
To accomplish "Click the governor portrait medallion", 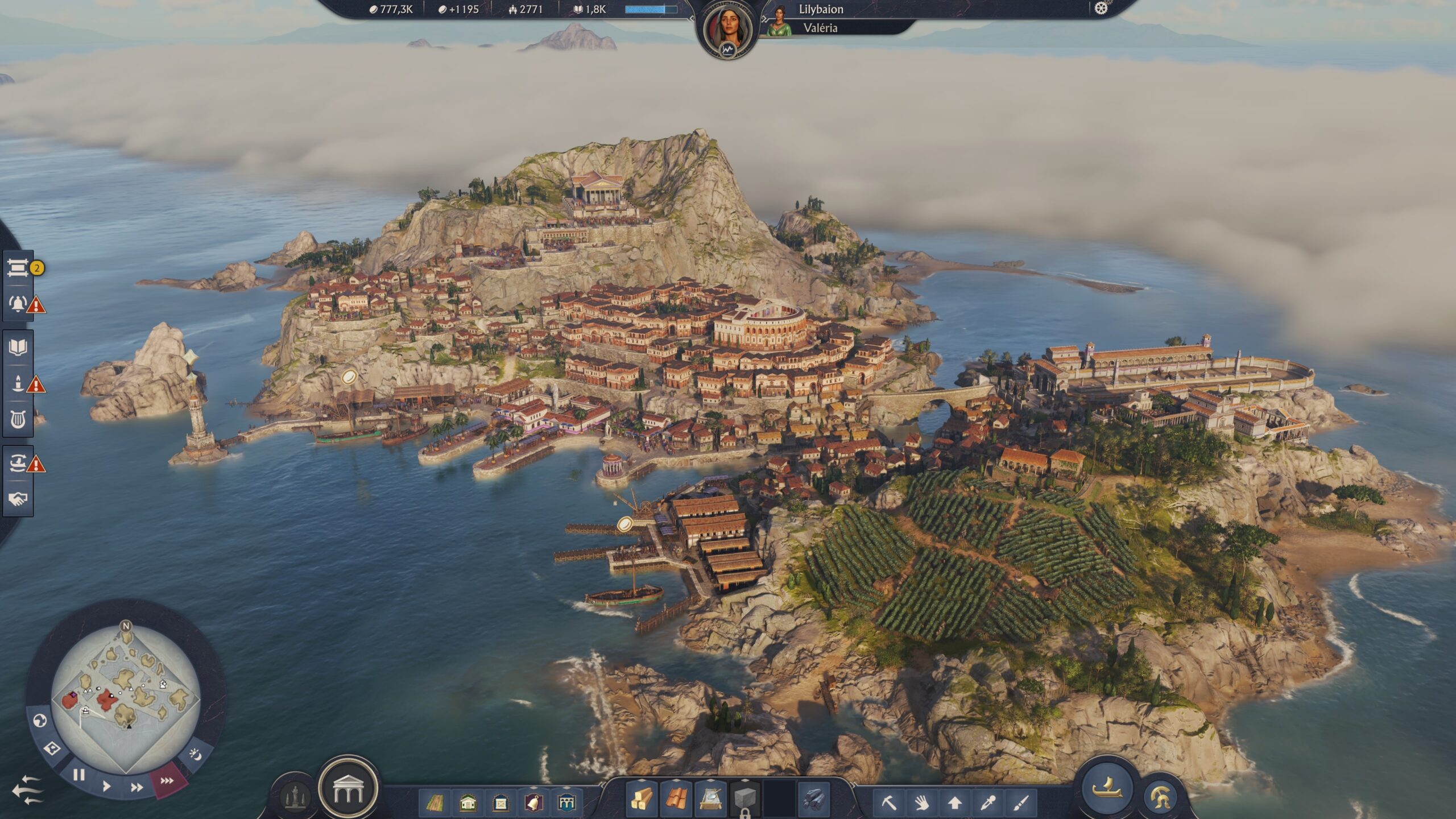I will (x=727, y=31).
